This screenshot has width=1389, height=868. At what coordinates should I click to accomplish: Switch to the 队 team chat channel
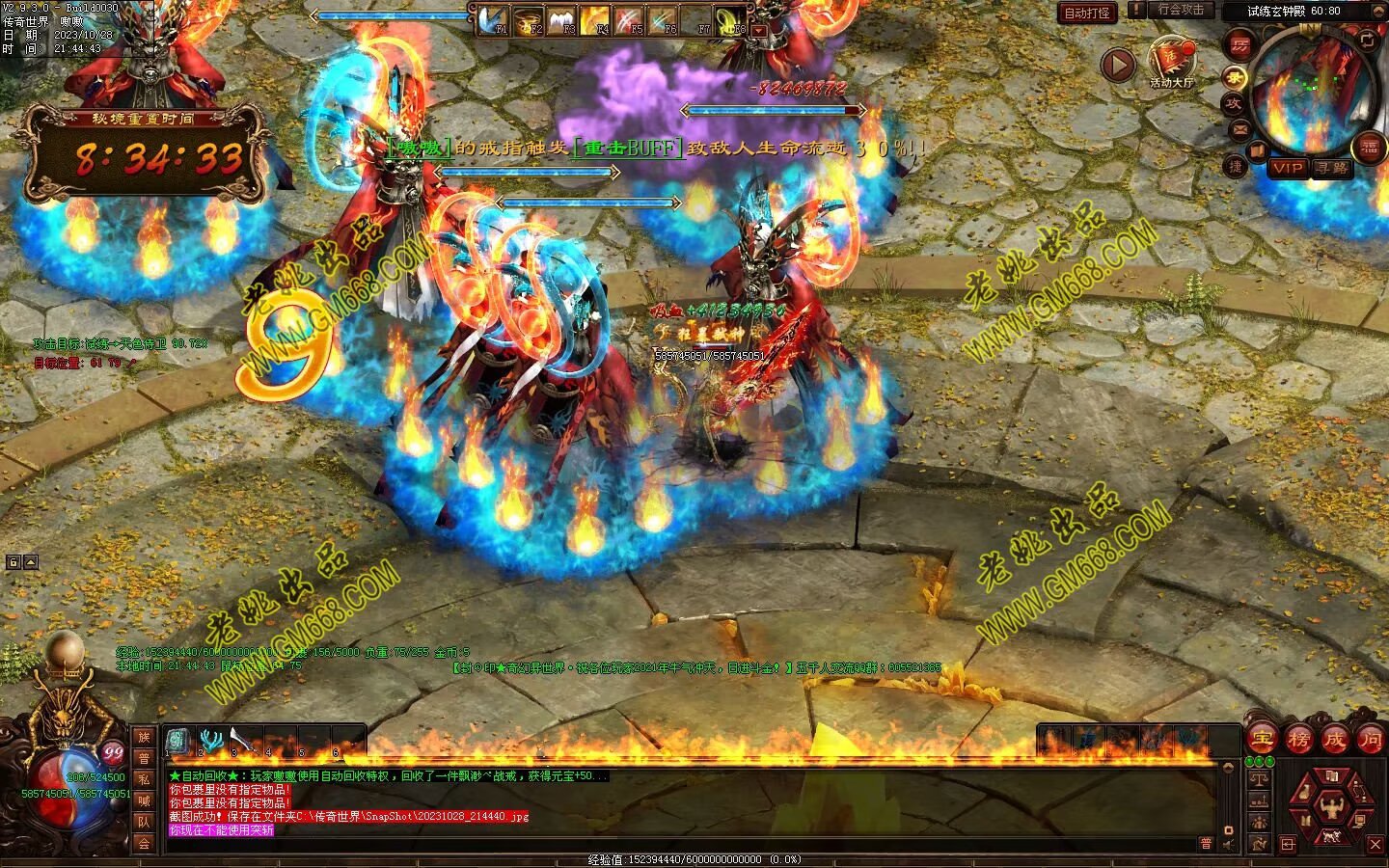pyautogui.click(x=144, y=822)
